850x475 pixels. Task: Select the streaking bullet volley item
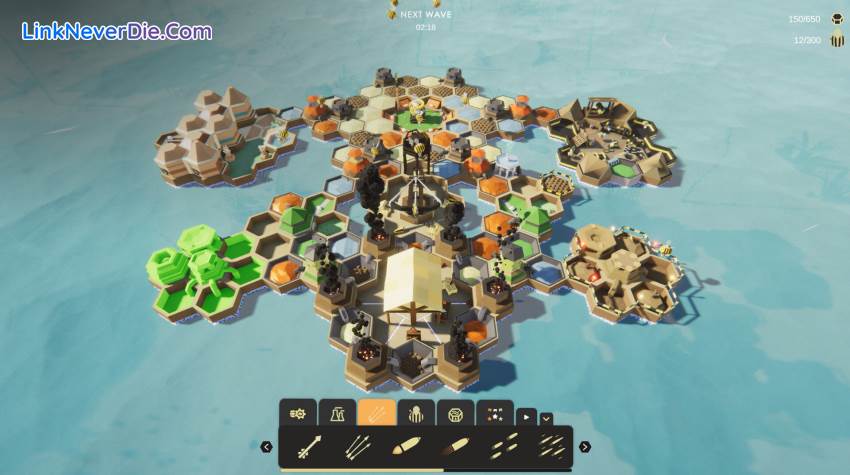point(548,447)
